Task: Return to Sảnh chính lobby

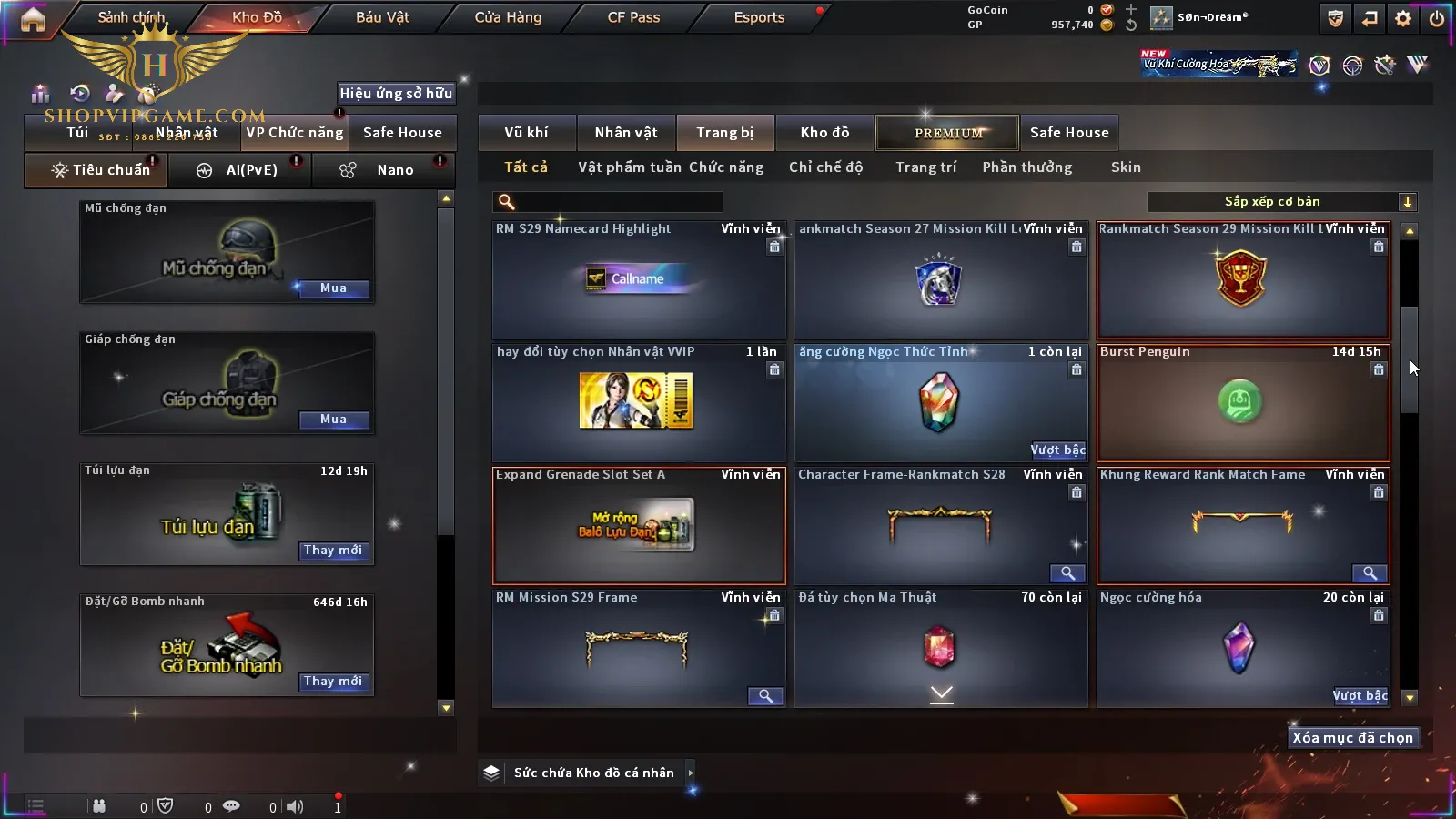Action: point(131,17)
